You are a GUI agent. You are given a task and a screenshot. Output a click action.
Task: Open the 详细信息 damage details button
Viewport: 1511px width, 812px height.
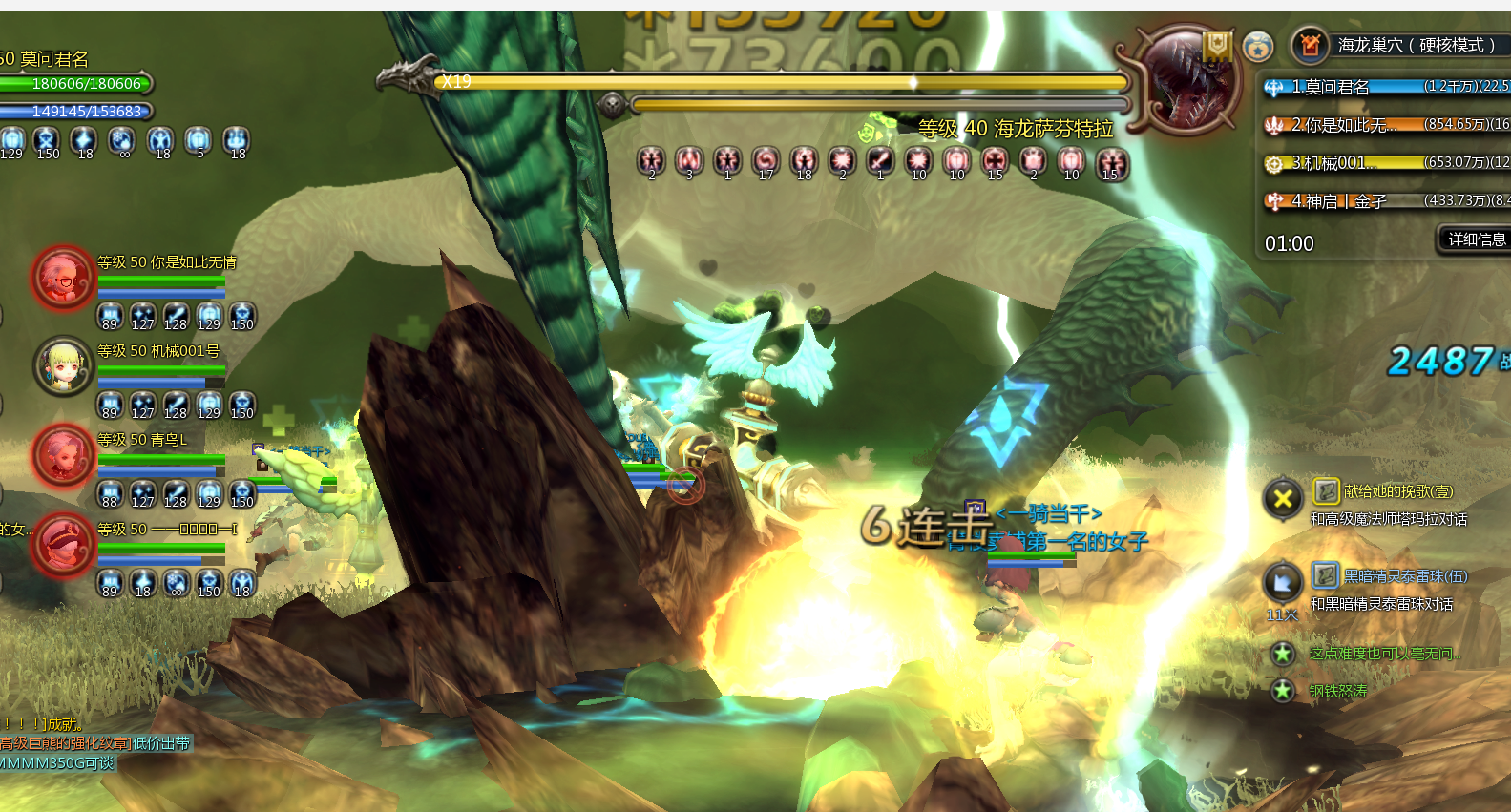coord(1476,239)
